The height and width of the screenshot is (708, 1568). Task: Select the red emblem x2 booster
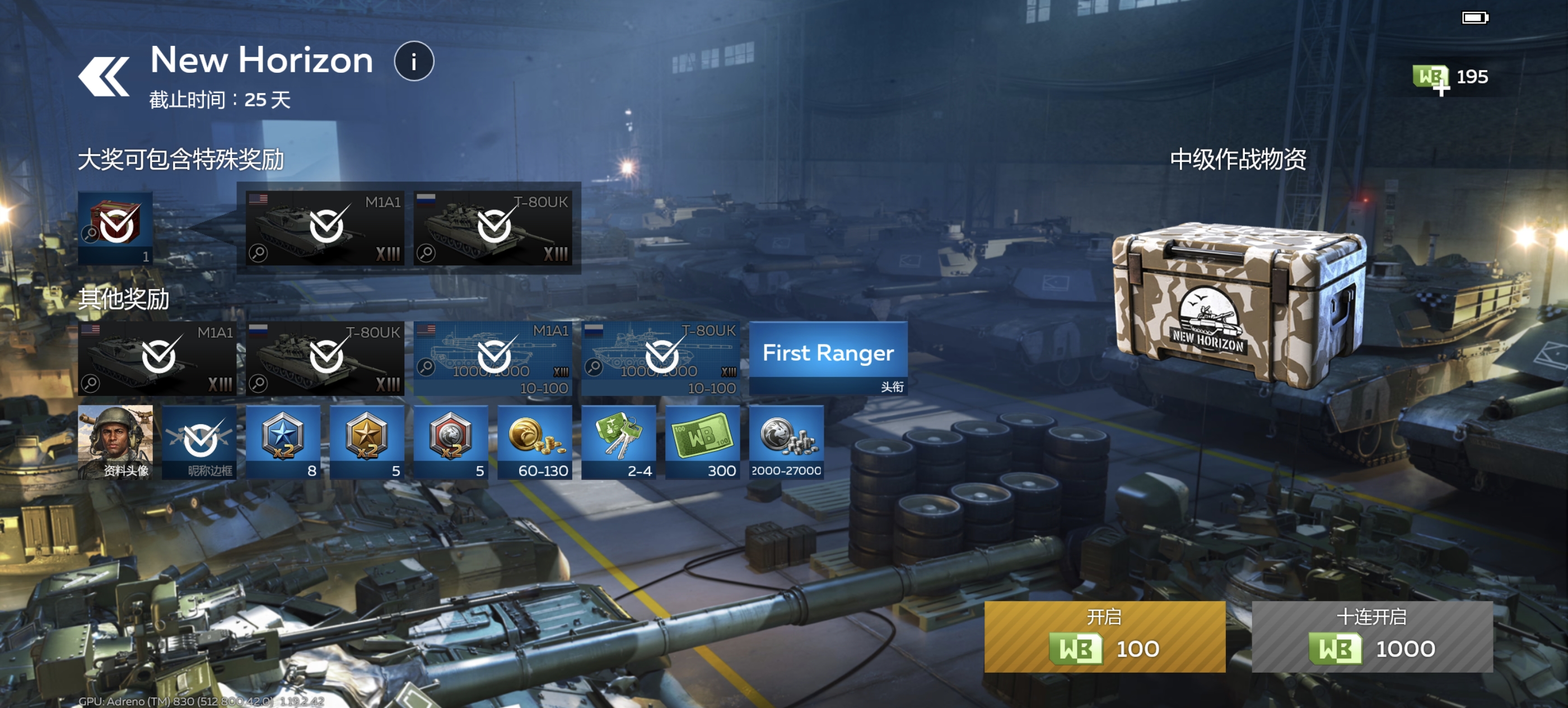pyautogui.click(x=450, y=442)
